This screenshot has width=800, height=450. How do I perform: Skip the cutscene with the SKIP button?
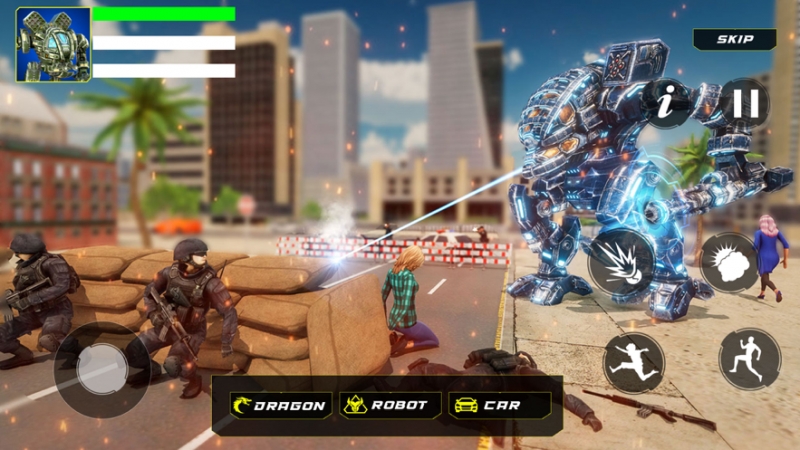coord(734,39)
